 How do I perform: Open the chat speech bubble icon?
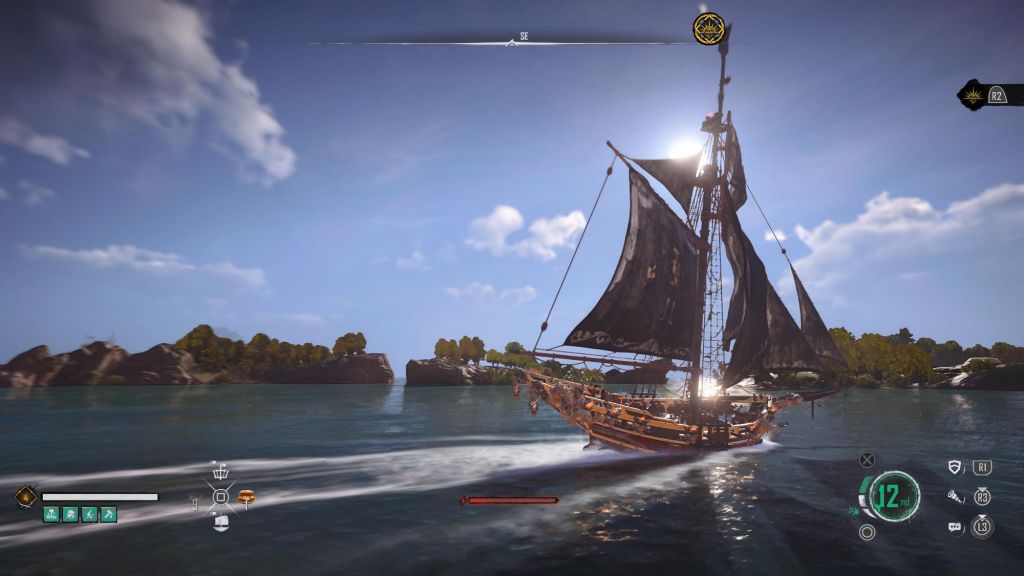click(954, 526)
